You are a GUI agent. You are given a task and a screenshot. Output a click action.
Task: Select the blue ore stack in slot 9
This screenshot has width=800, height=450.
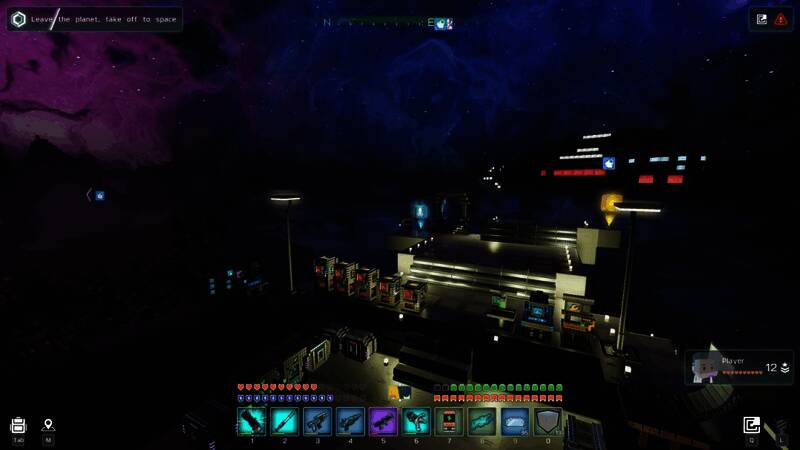coord(515,421)
